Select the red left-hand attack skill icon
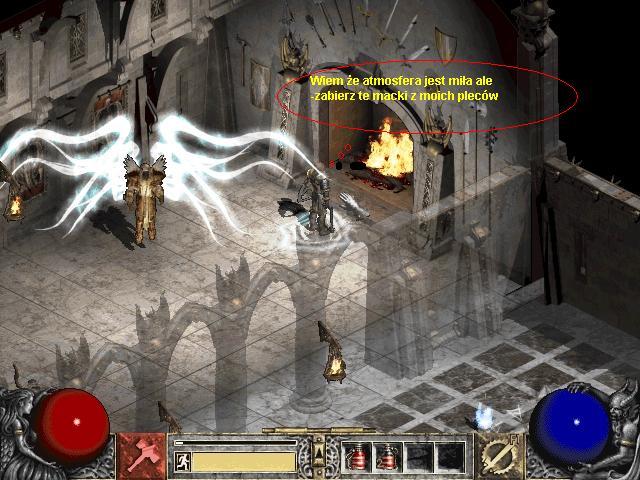The width and height of the screenshot is (640, 480). [x=142, y=455]
